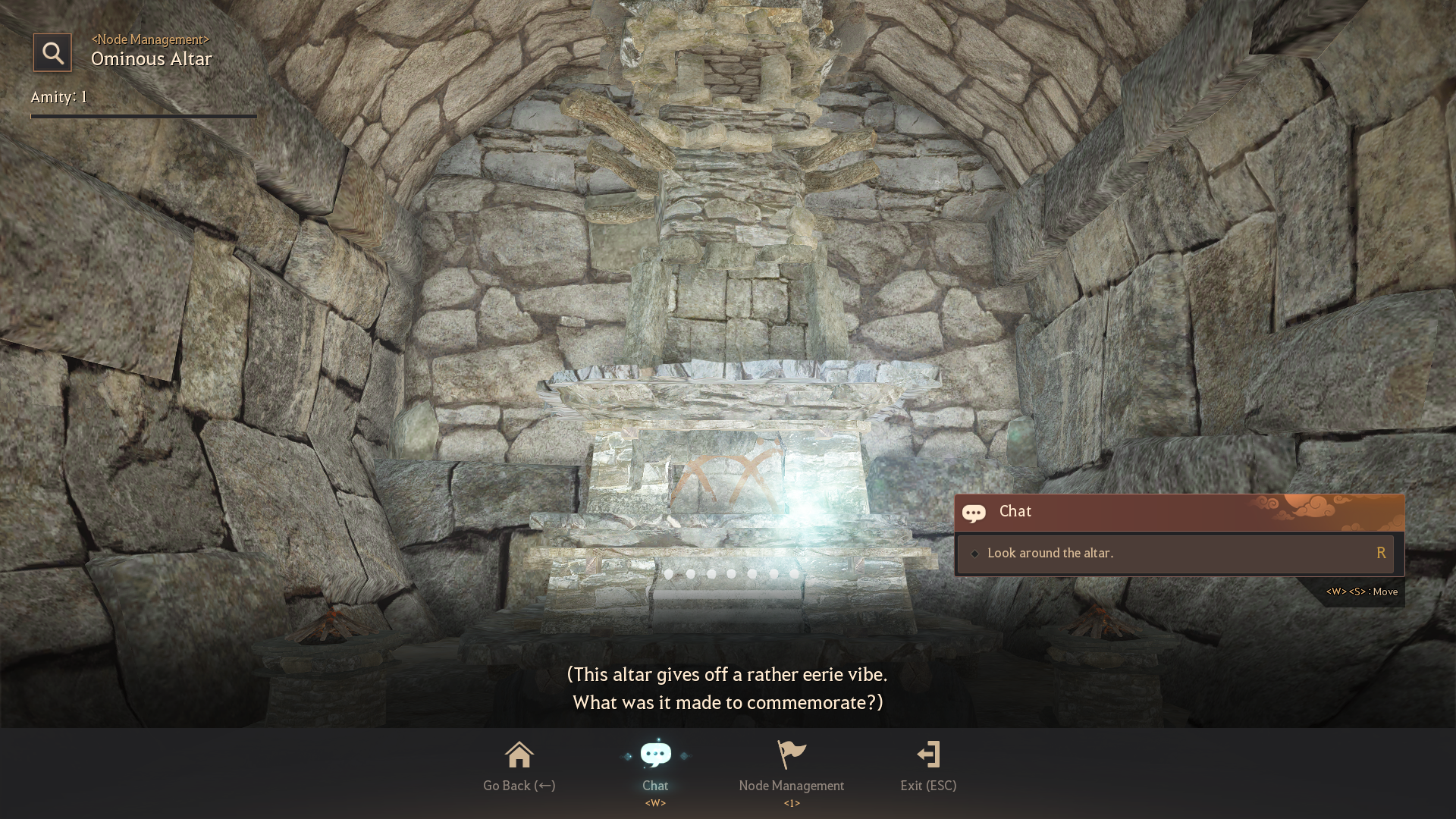Image resolution: width=1456 pixels, height=819 pixels.
Task: Exit the altar conversation
Action: [x=928, y=766]
